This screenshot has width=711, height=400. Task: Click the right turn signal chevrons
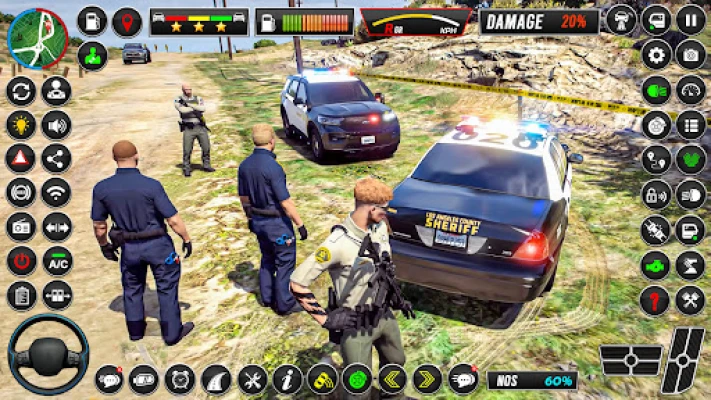pos(427,379)
